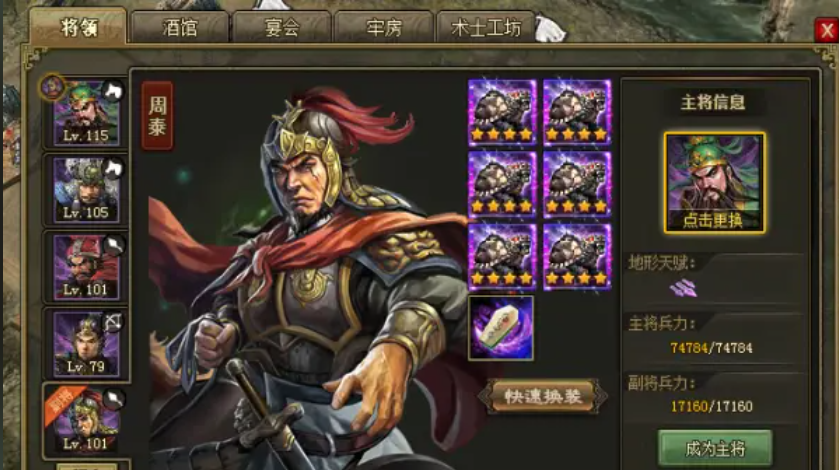This screenshot has height=470, width=839.
Task: Select the coffin item equipment slot
Action: click(x=500, y=327)
